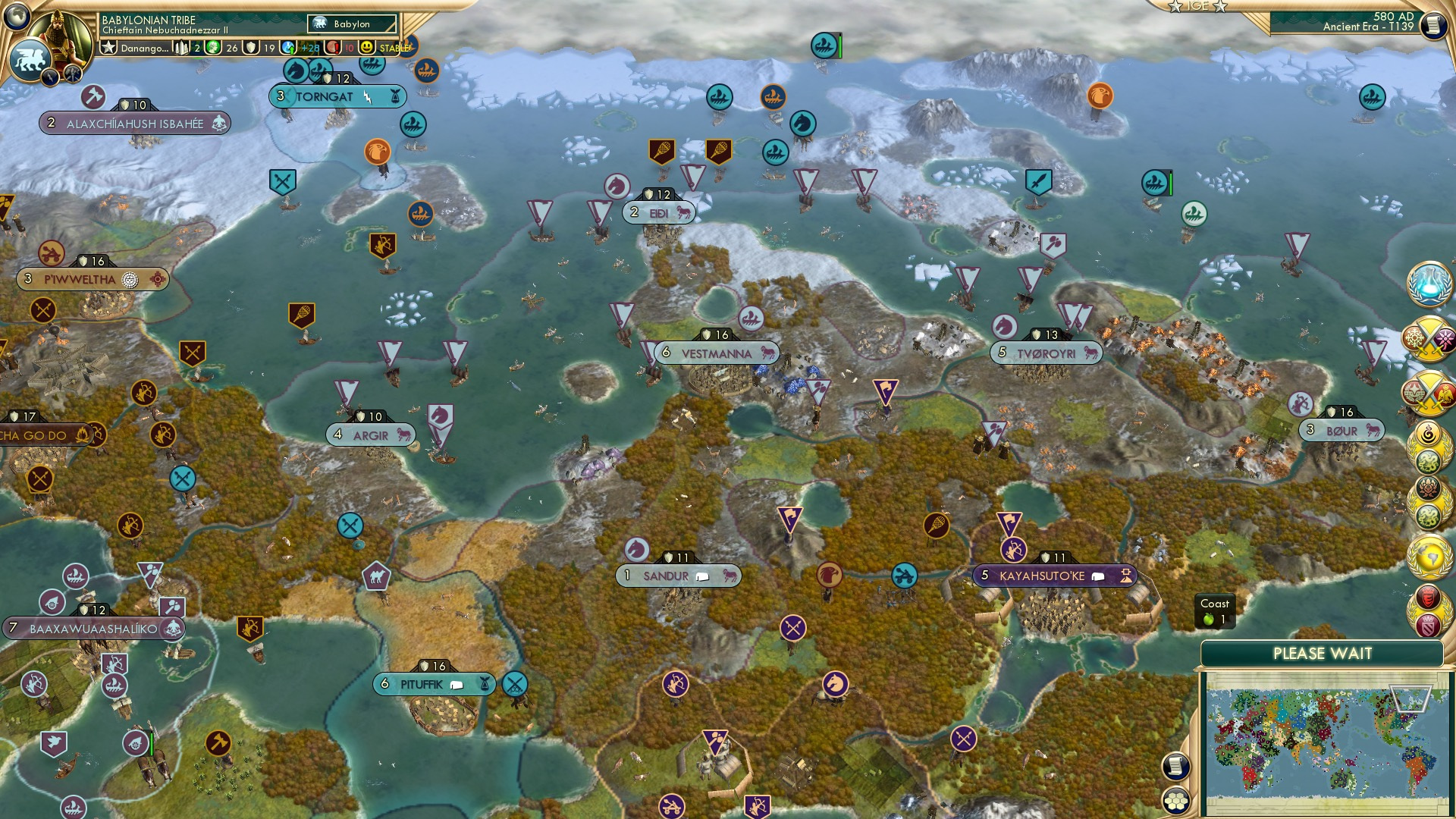Click the crossed-swords war notification icon
The width and height of the screenshot is (1456, 819).
[x=1430, y=337]
